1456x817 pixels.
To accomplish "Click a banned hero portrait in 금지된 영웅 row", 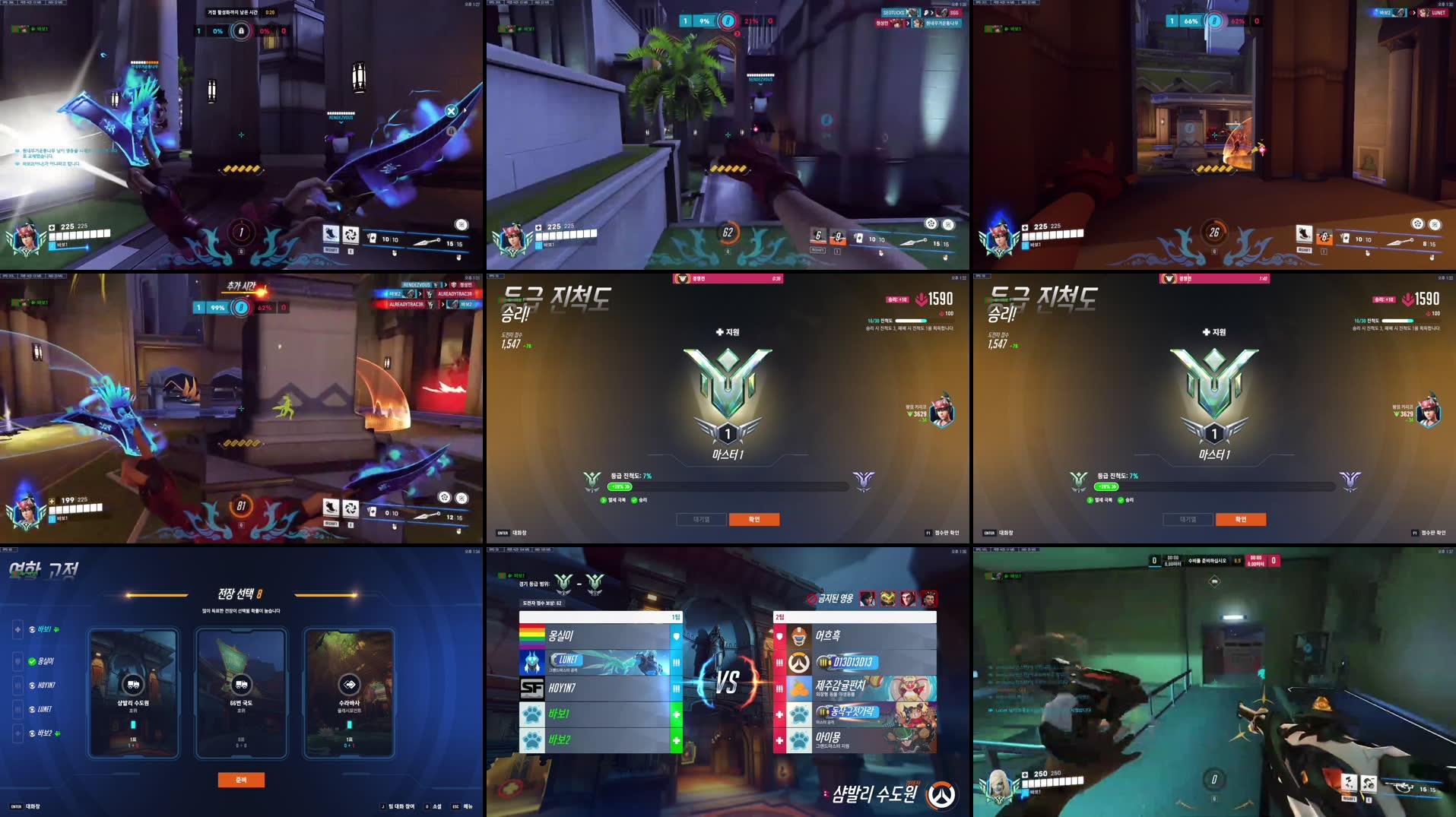I will (867, 600).
